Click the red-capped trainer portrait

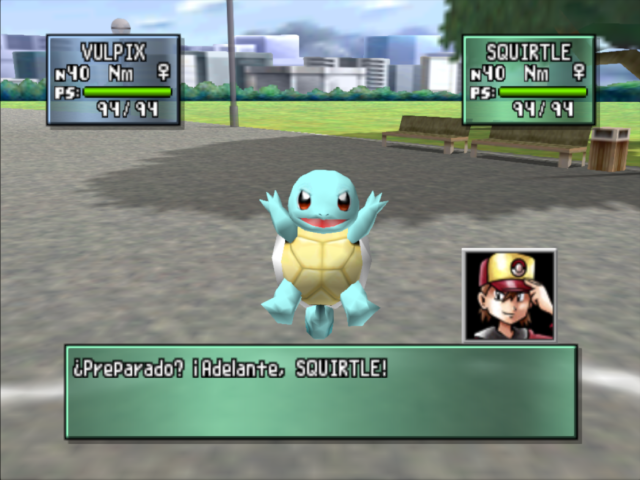(509, 295)
